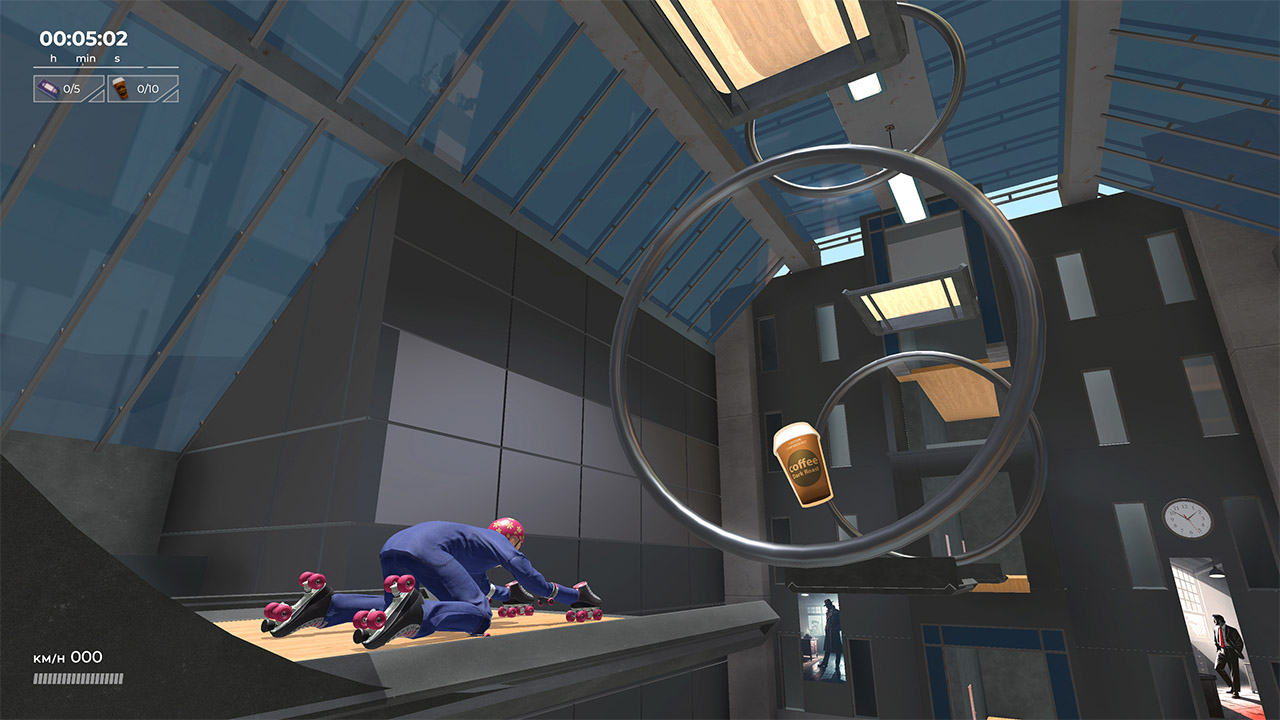Click the 'h' label under the timer
1280x720 pixels.
53,58
